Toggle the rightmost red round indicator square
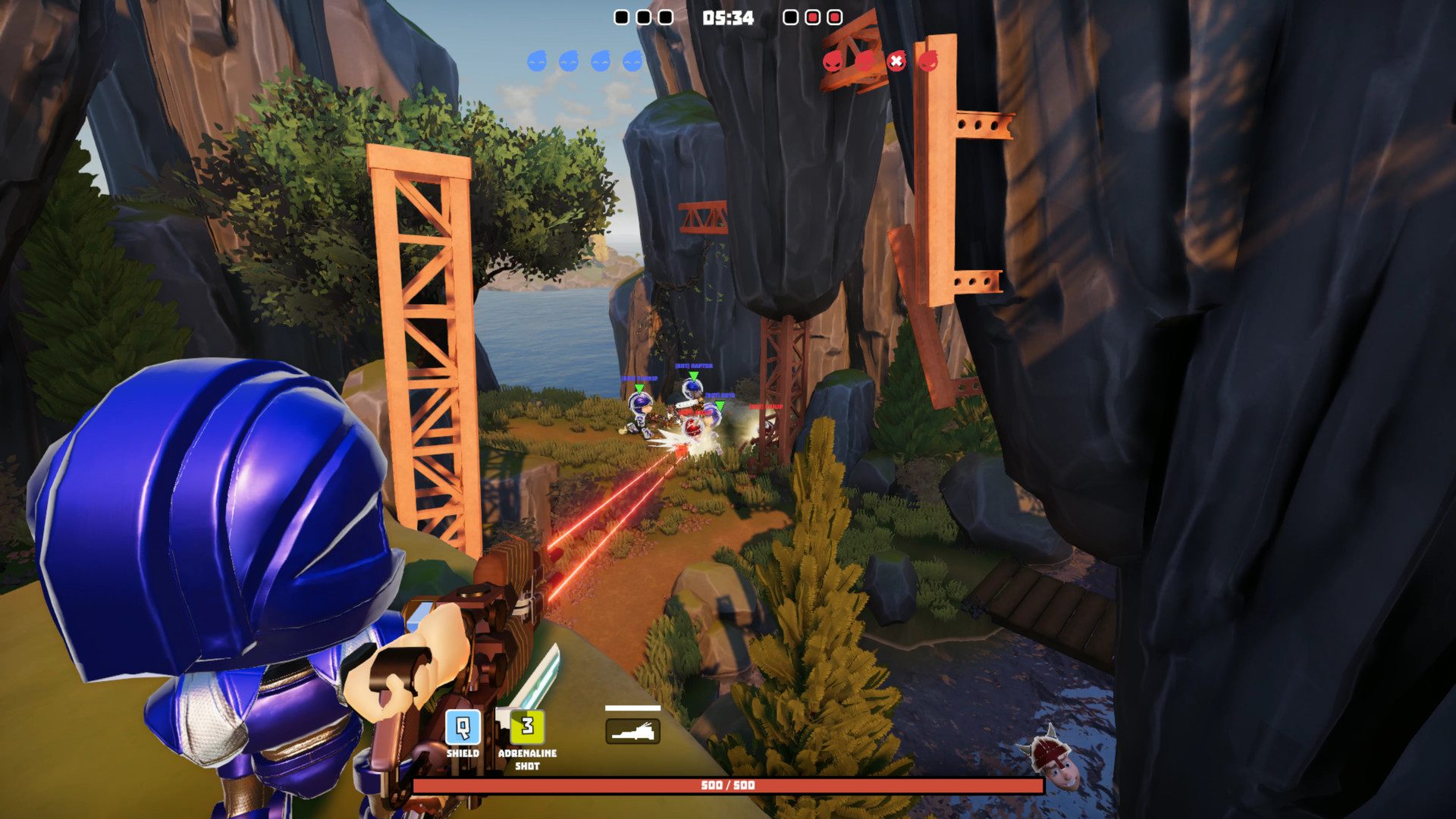The image size is (1456, 819). pyautogui.click(x=834, y=16)
